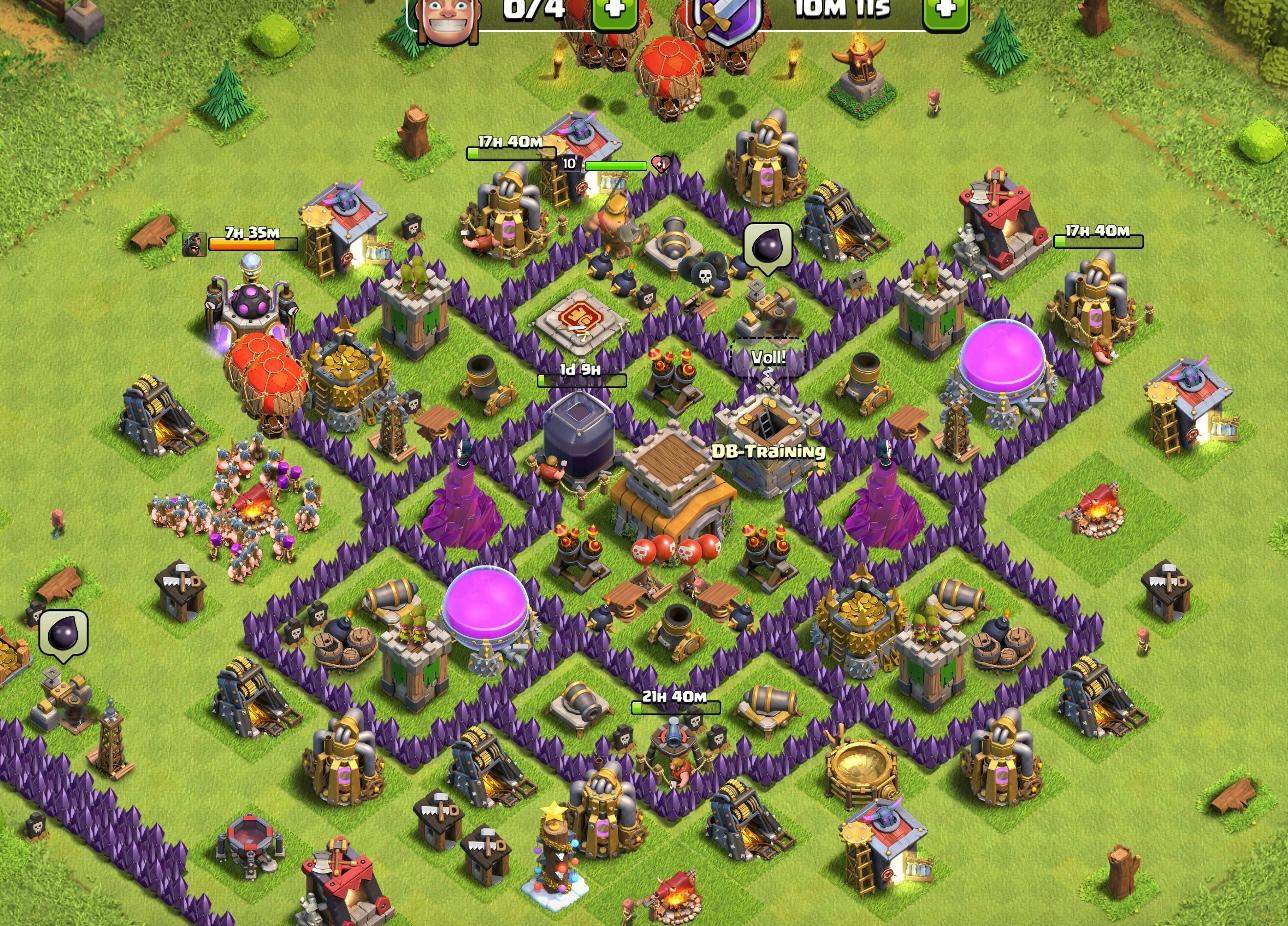This screenshot has height=926, width=1288.
Task: Tap the green plus beside the builder count
Action: click(614, 11)
